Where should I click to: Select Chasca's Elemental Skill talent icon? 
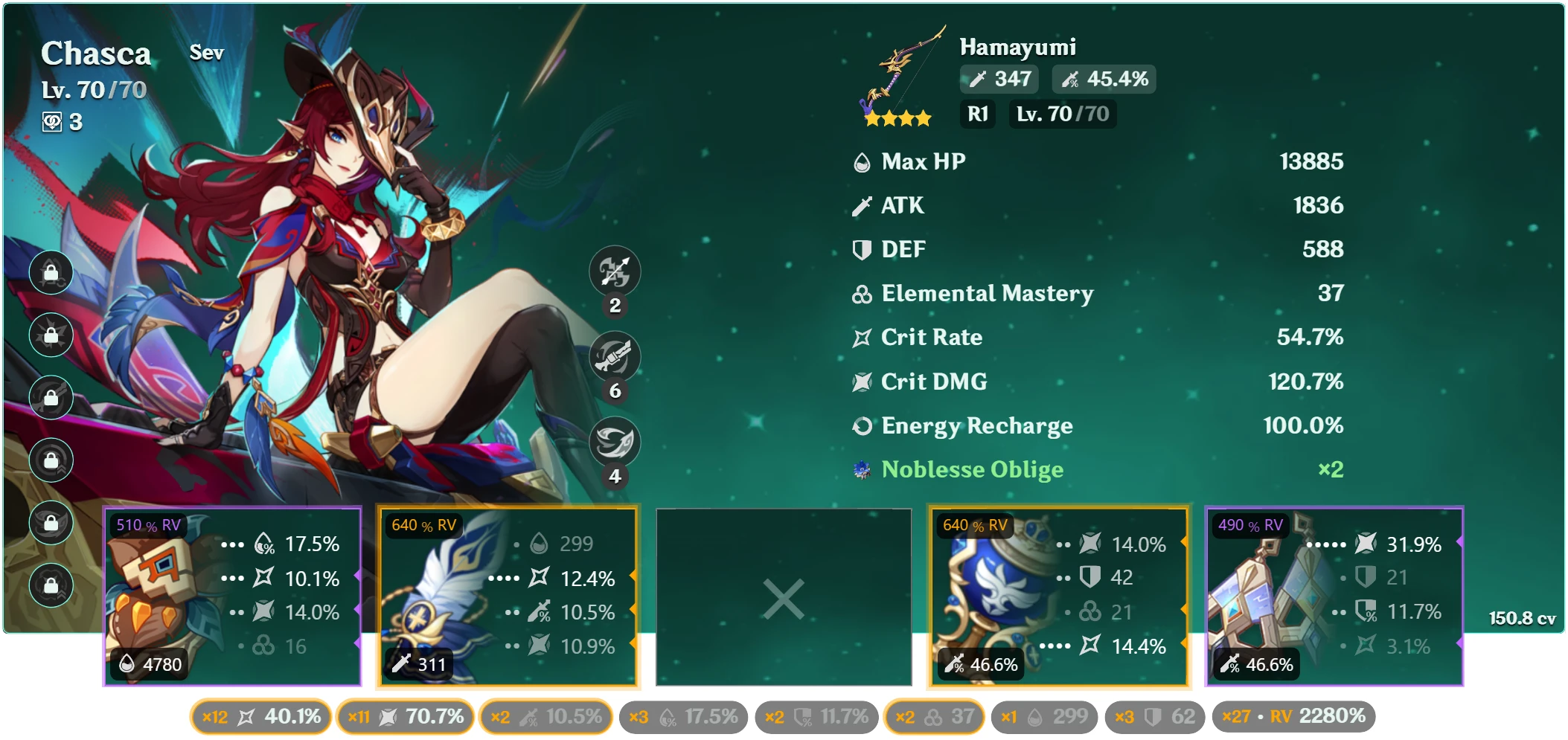point(616,272)
